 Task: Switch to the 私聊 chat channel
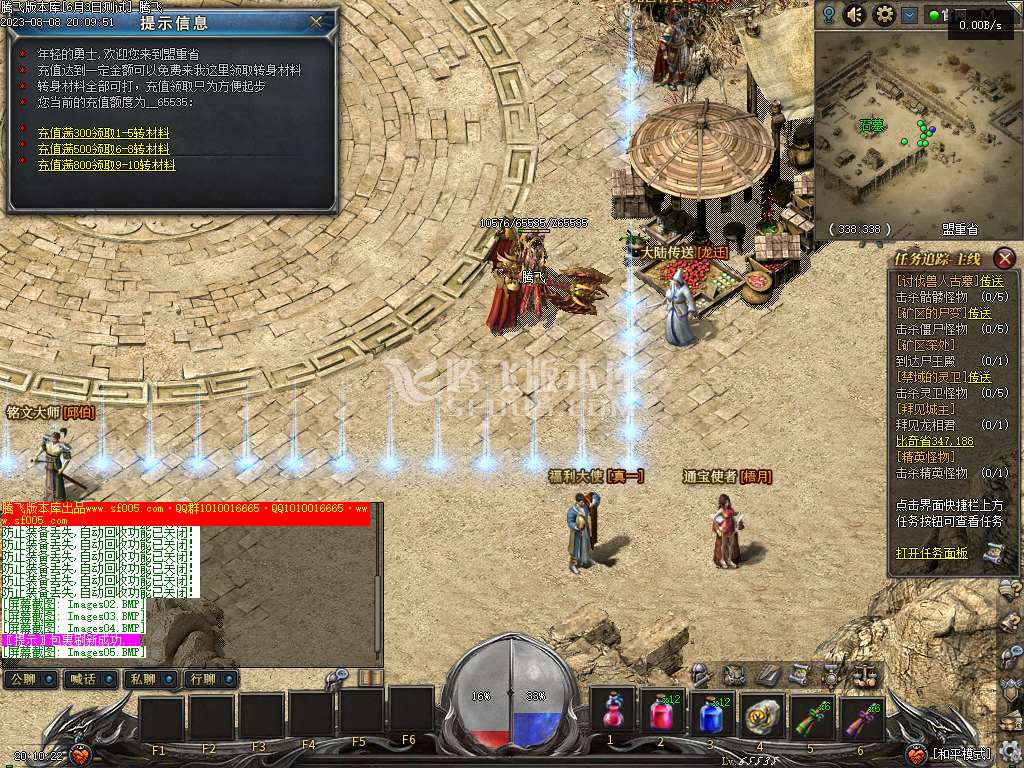pyautogui.click(x=144, y=680)
